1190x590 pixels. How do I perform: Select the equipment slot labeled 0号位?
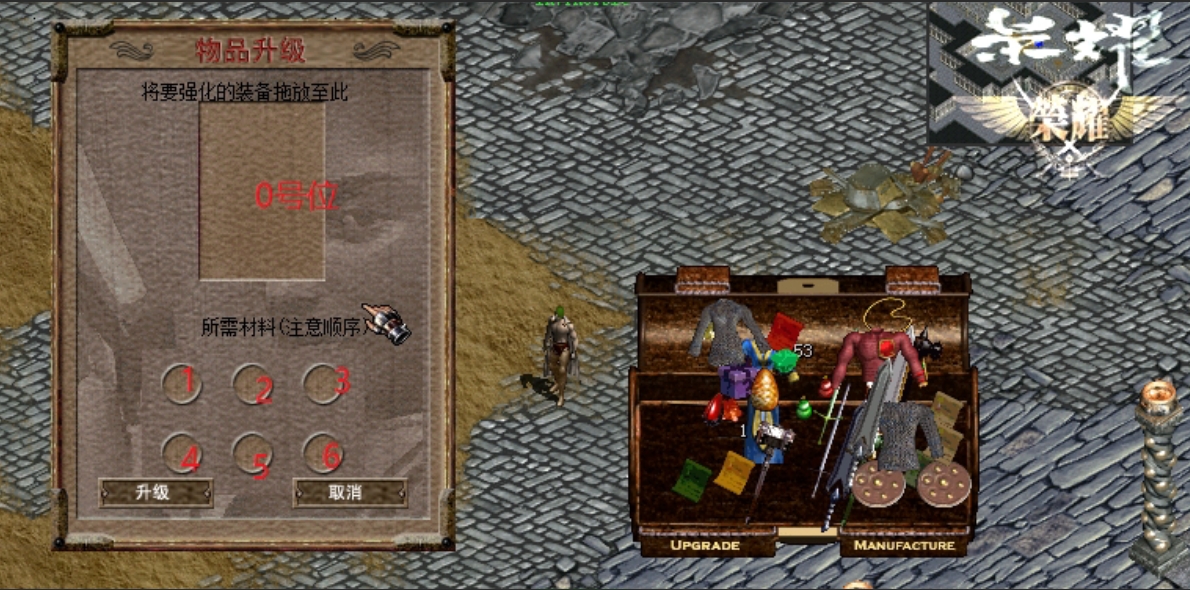(x=262, y=192)
